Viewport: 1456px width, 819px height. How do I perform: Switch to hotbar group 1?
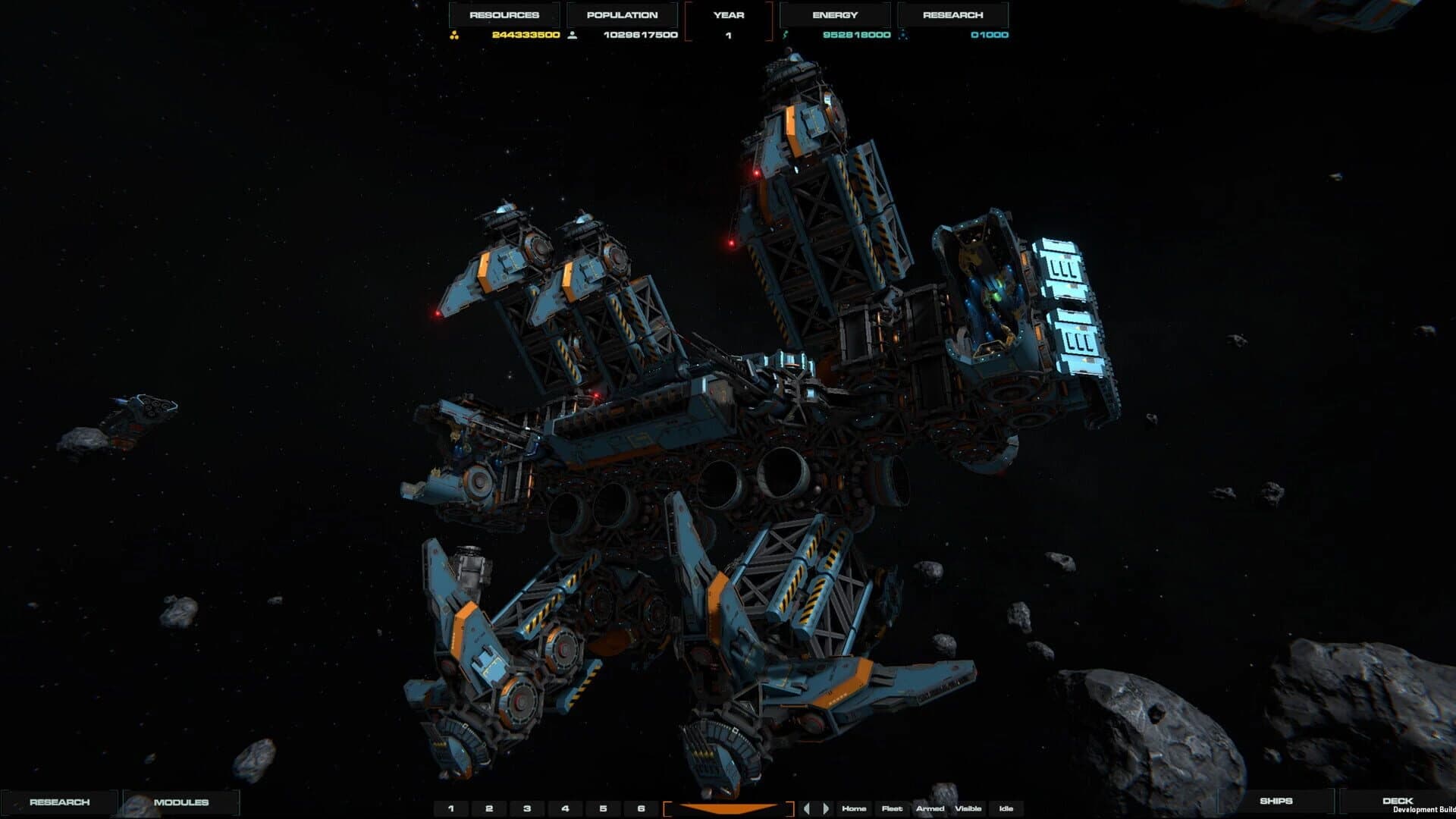450,808
